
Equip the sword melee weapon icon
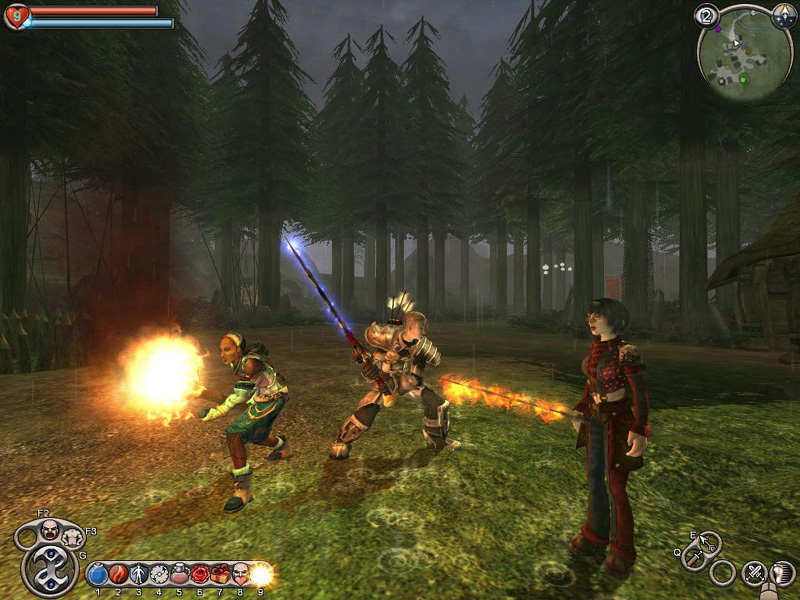tap(692, 558)
